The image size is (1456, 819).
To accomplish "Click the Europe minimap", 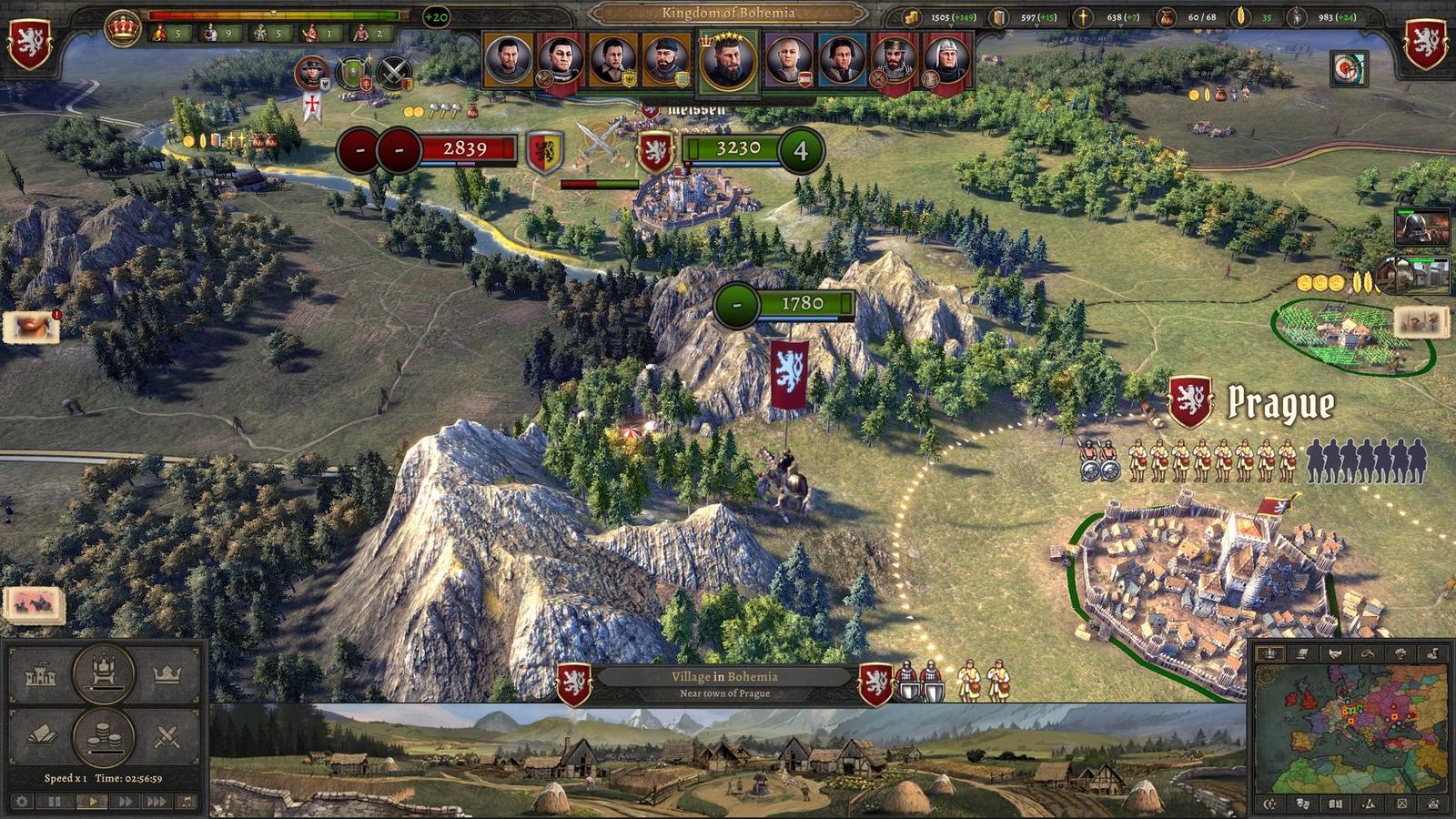I will (x=1351, y=728).
